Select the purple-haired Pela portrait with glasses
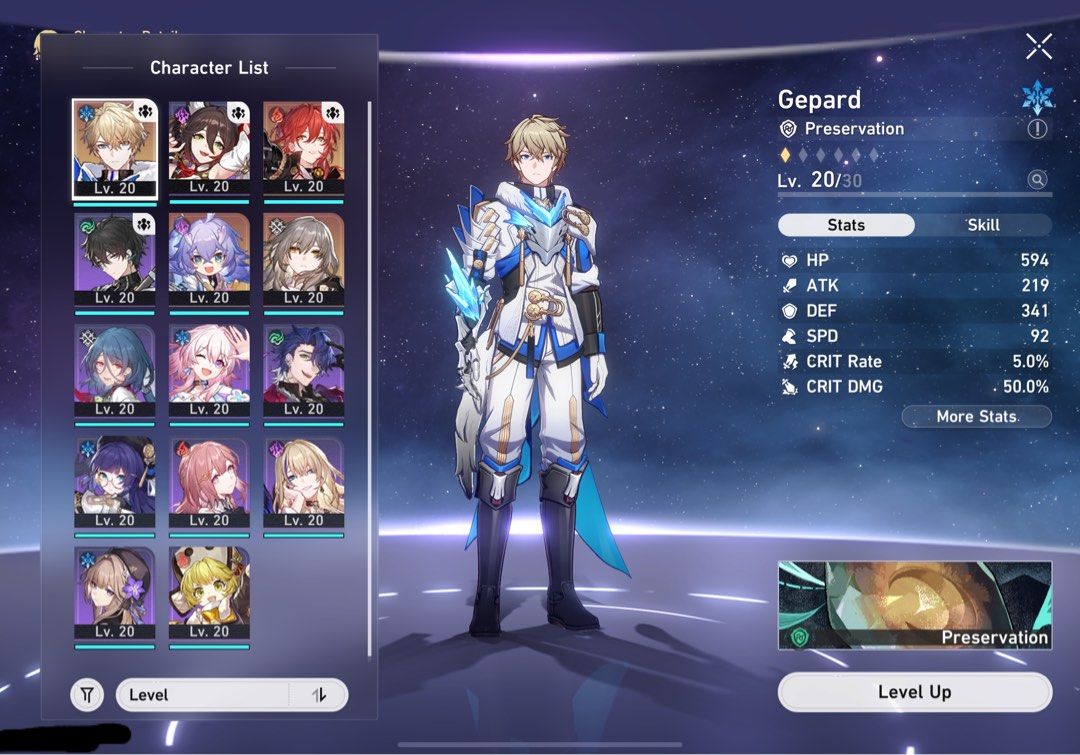The height and width of the screenshot is (755, 1080). pos(114,482)
